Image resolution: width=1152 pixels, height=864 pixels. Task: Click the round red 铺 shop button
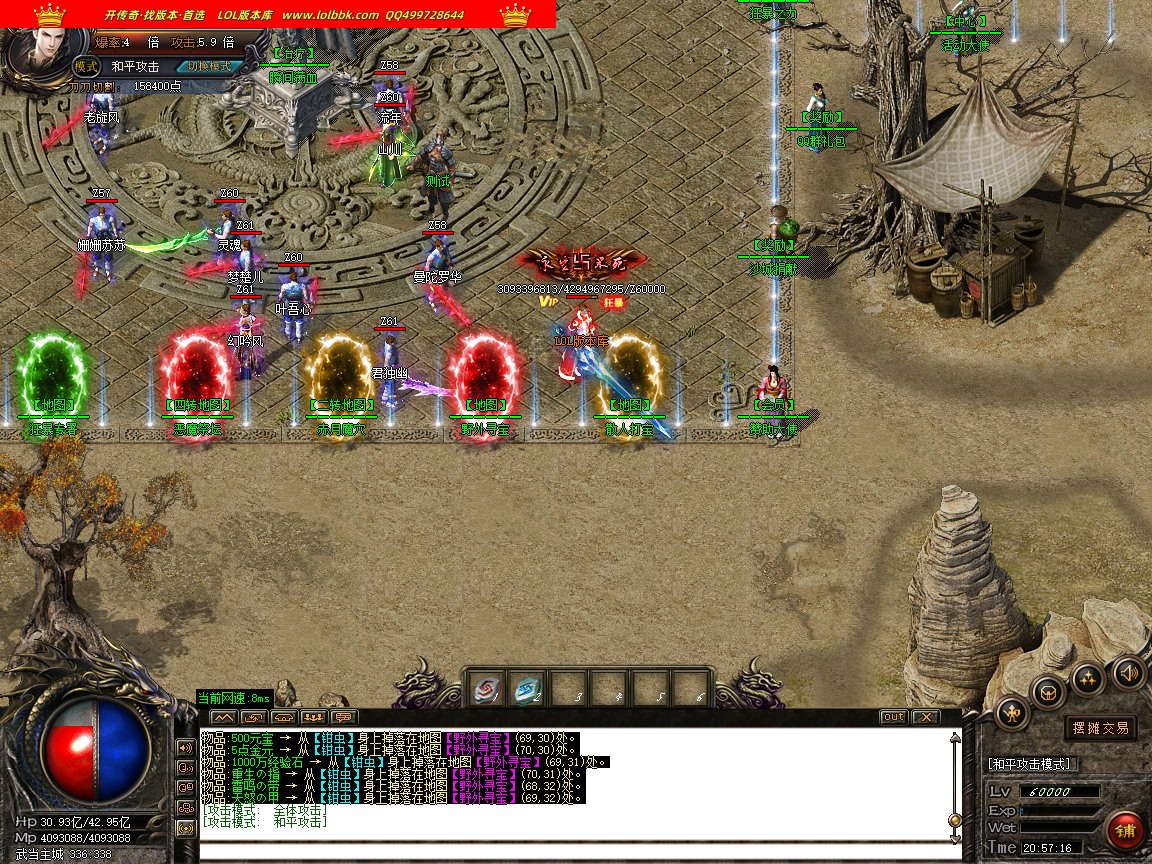tap(1125, 830)
